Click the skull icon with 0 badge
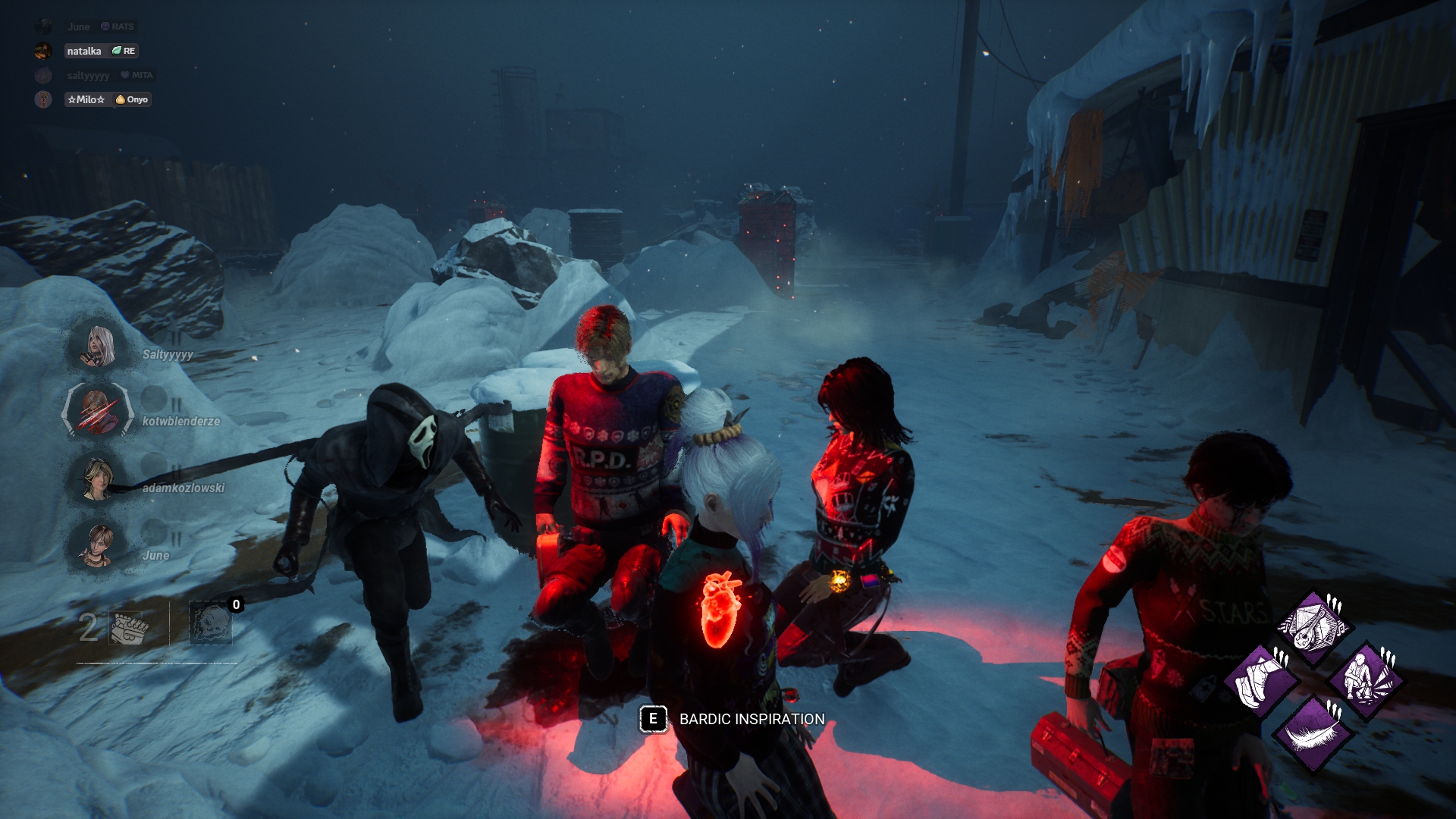This screenshot has width=1456, height=819. tap(210, 623)
